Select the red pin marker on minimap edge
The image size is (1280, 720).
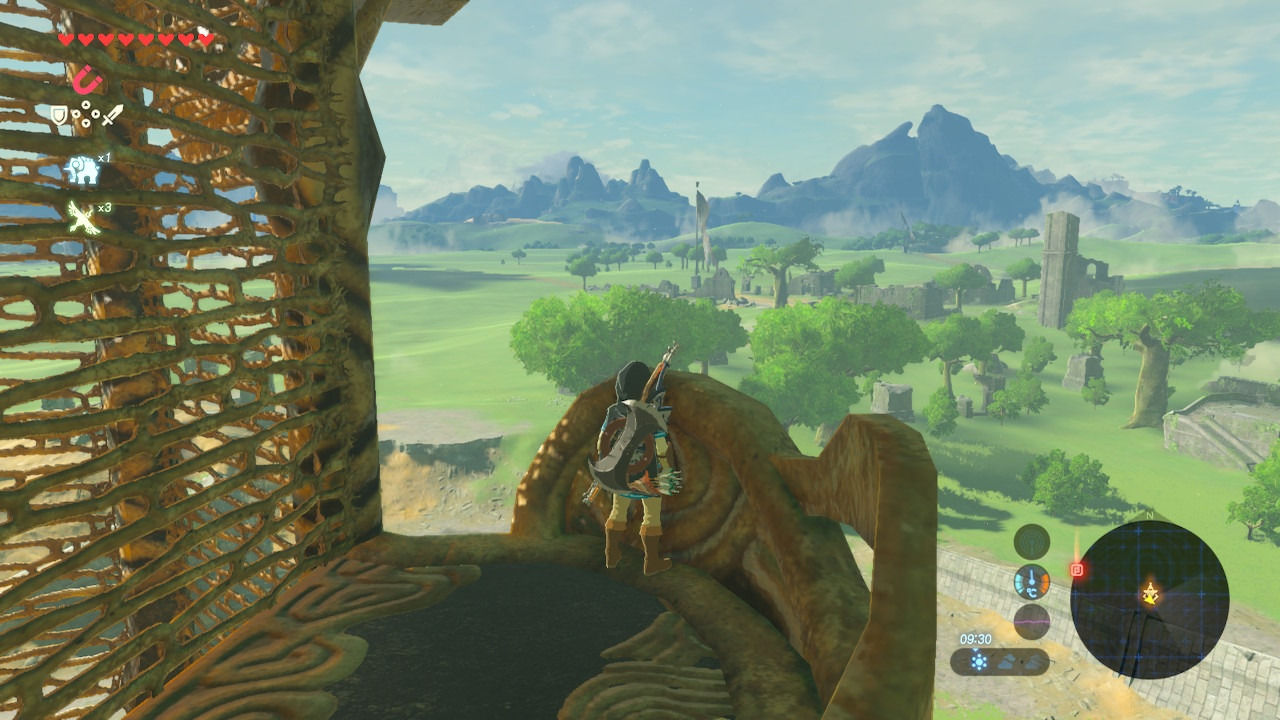1077,570
